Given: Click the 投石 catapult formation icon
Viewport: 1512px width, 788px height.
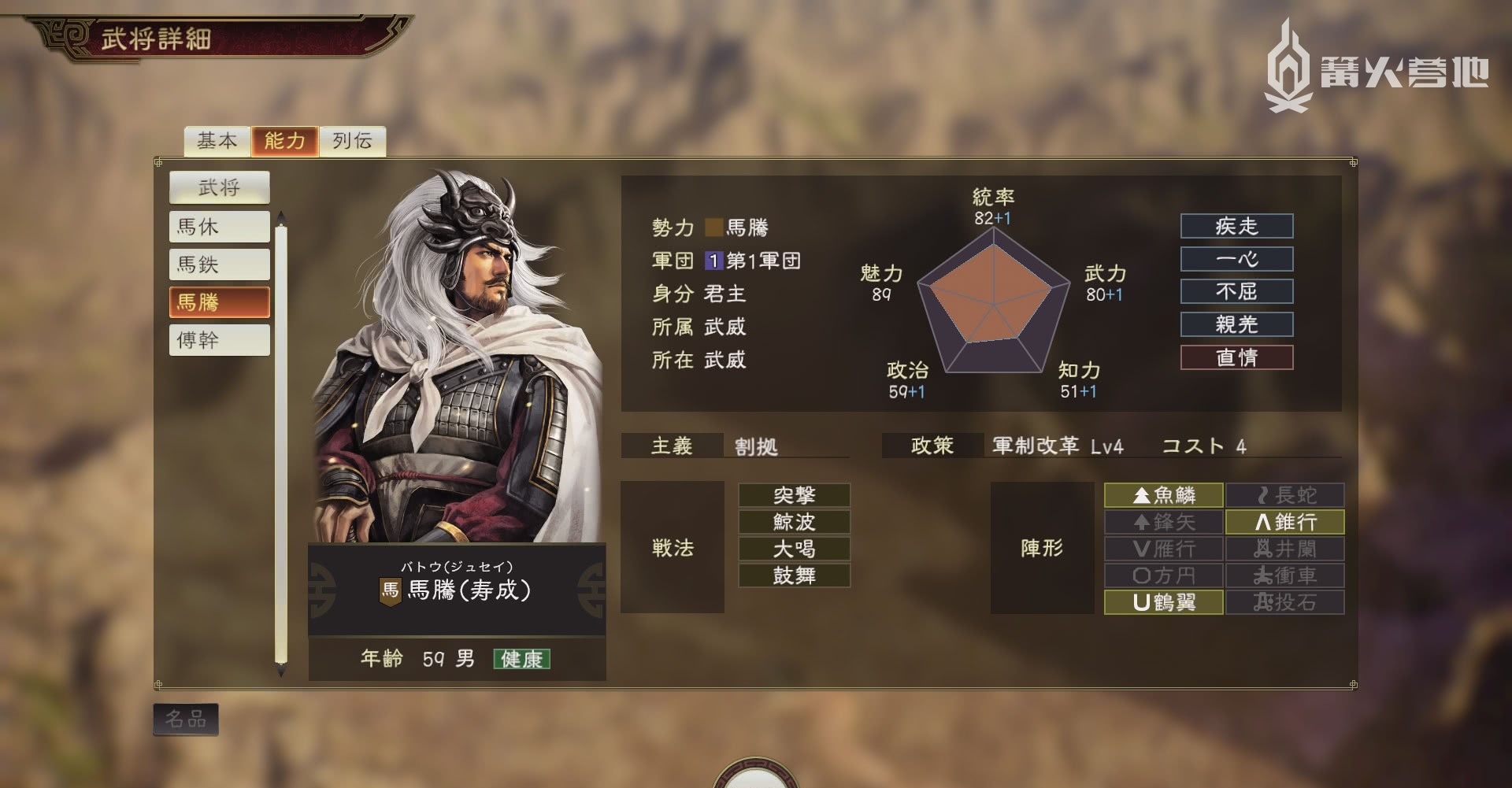Looking at the screenshot, I should [1284, 602].
